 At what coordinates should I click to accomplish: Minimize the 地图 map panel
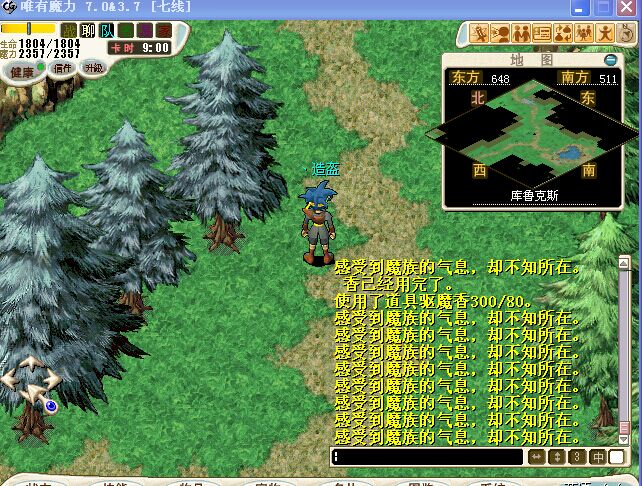click(x=611, y=59)
